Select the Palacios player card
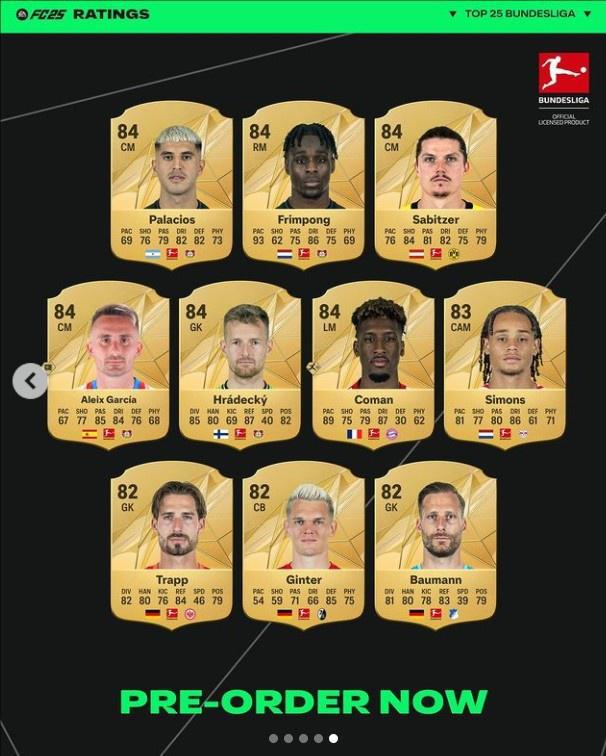The height and width of the screenshot is (756, 606). [172, 185]
